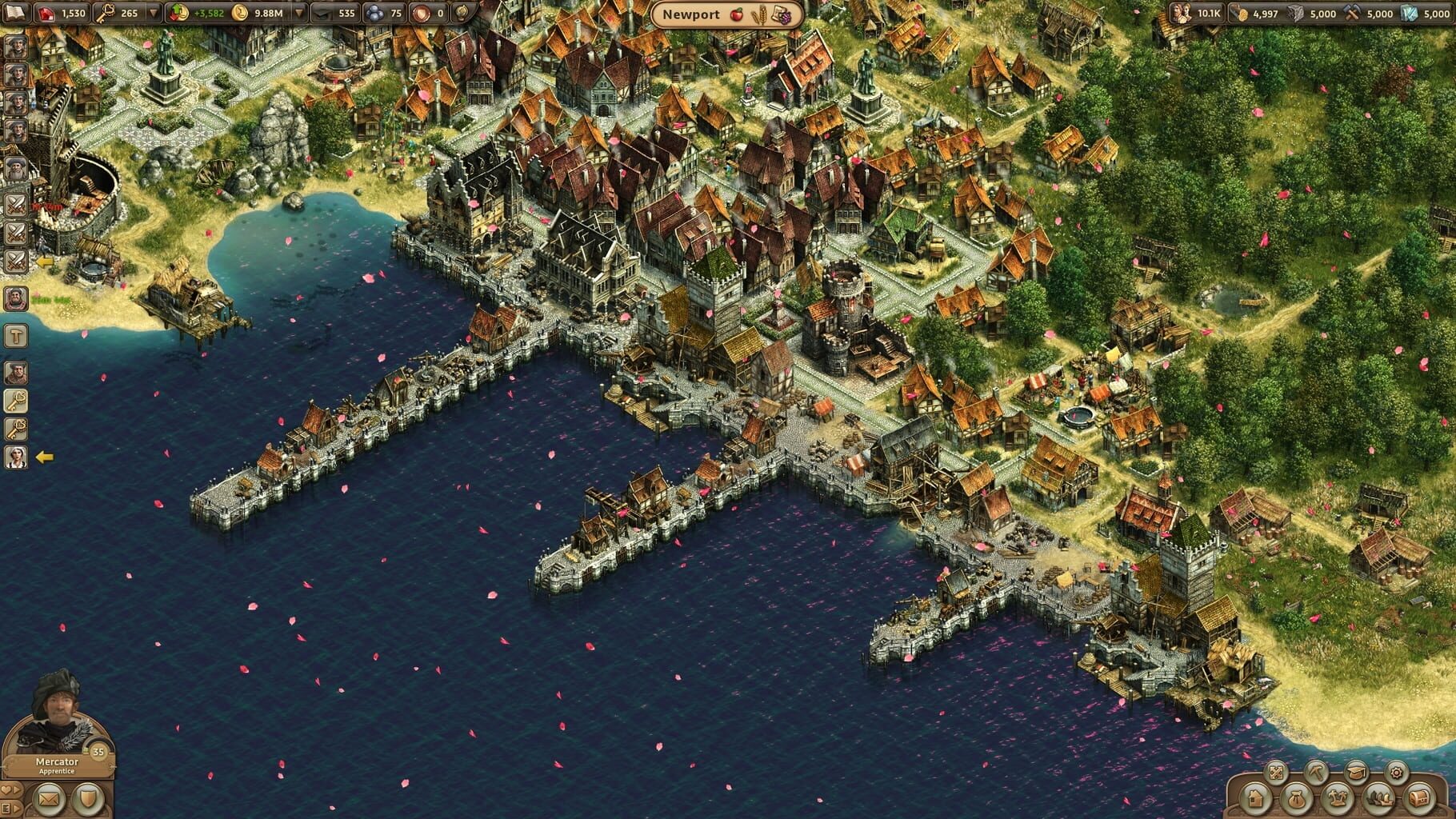Viewport: 1456px width, 819px height.
Task: Open research with the graduation cap icon
Action: pos(1357,772)
